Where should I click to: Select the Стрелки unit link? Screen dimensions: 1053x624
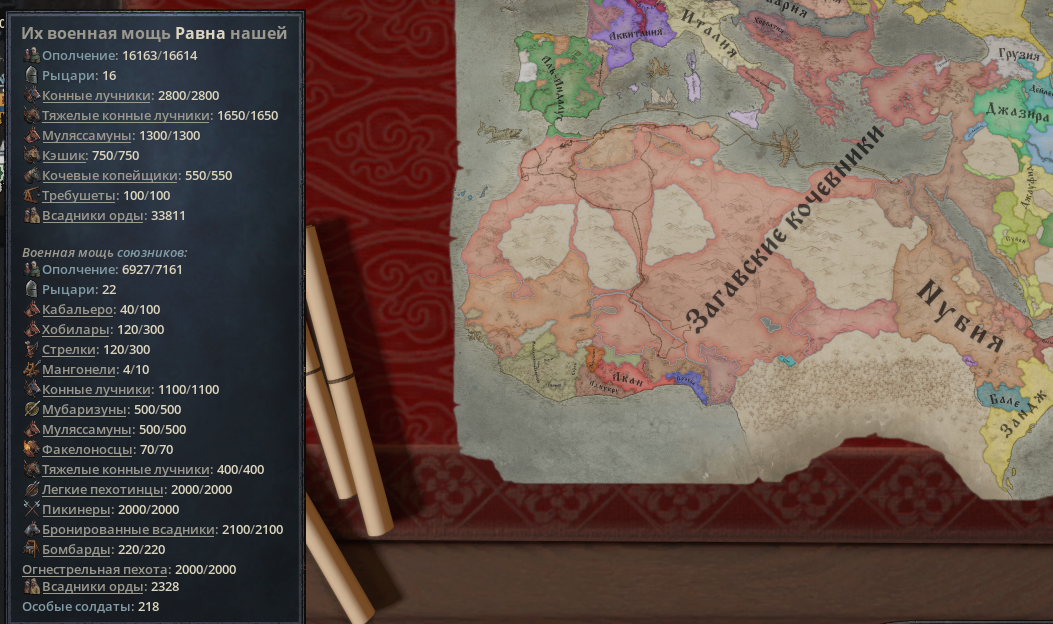[x=69, y=349]
